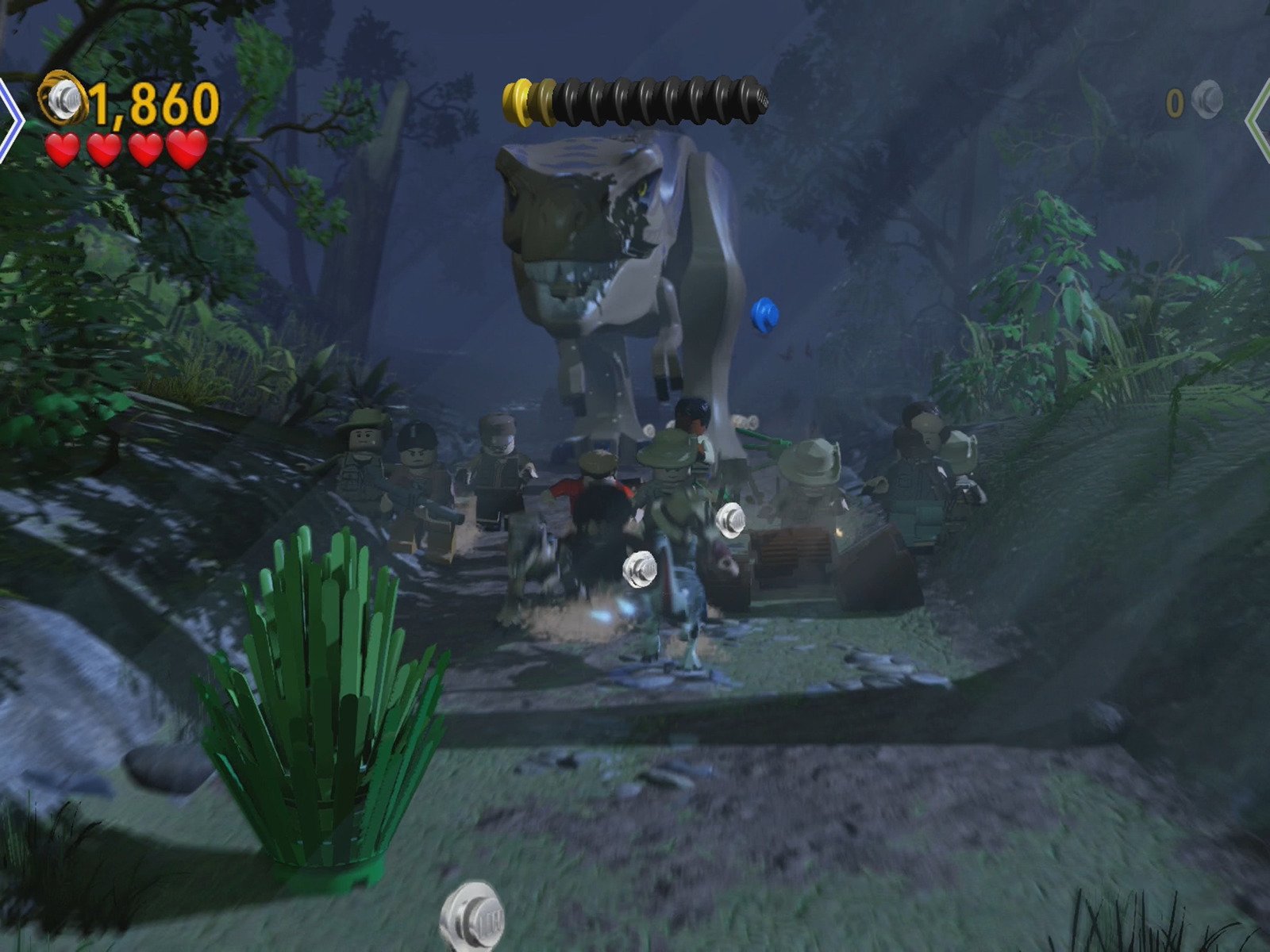Select the silver stud icon top right

click(x=1208, y=99)
